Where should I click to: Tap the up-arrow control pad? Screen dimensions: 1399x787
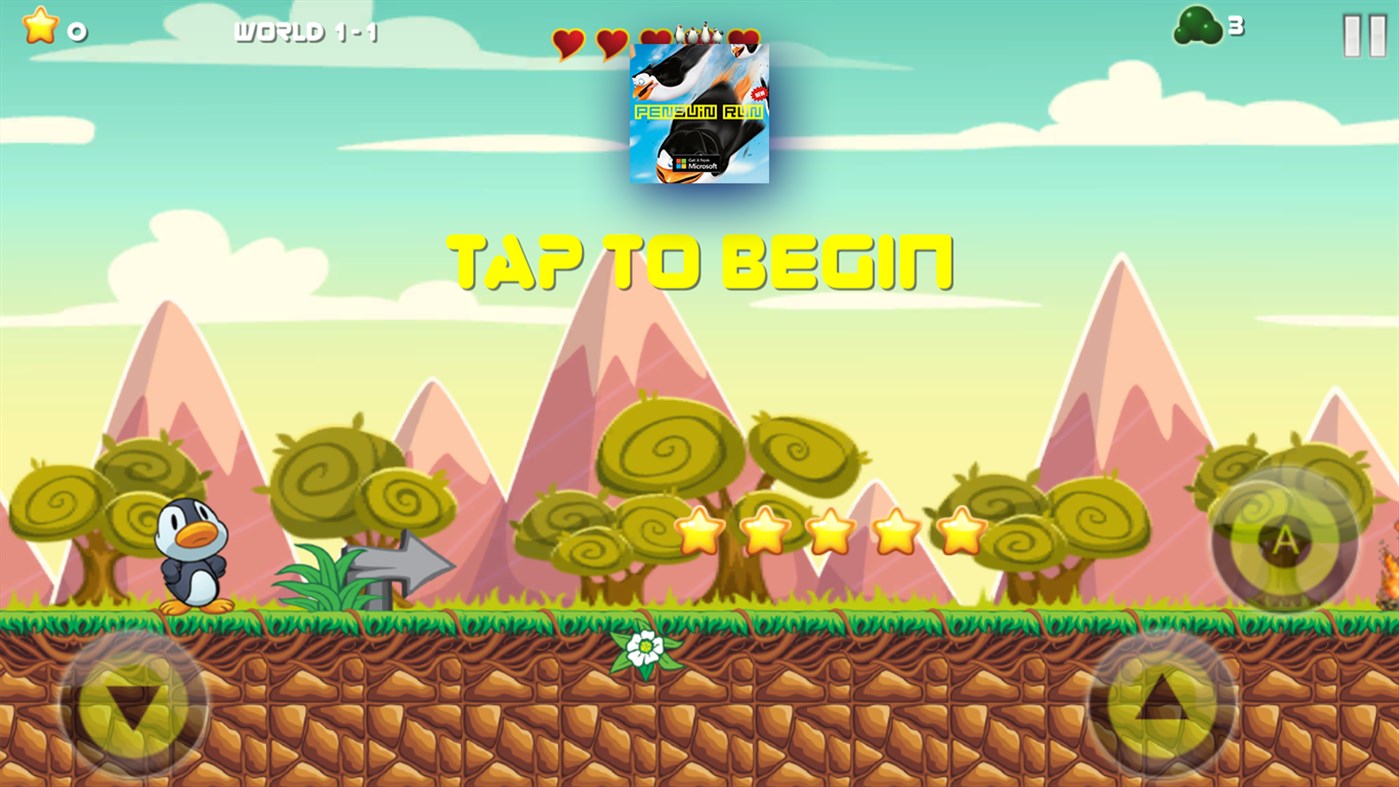click(x=1165, y=712)
